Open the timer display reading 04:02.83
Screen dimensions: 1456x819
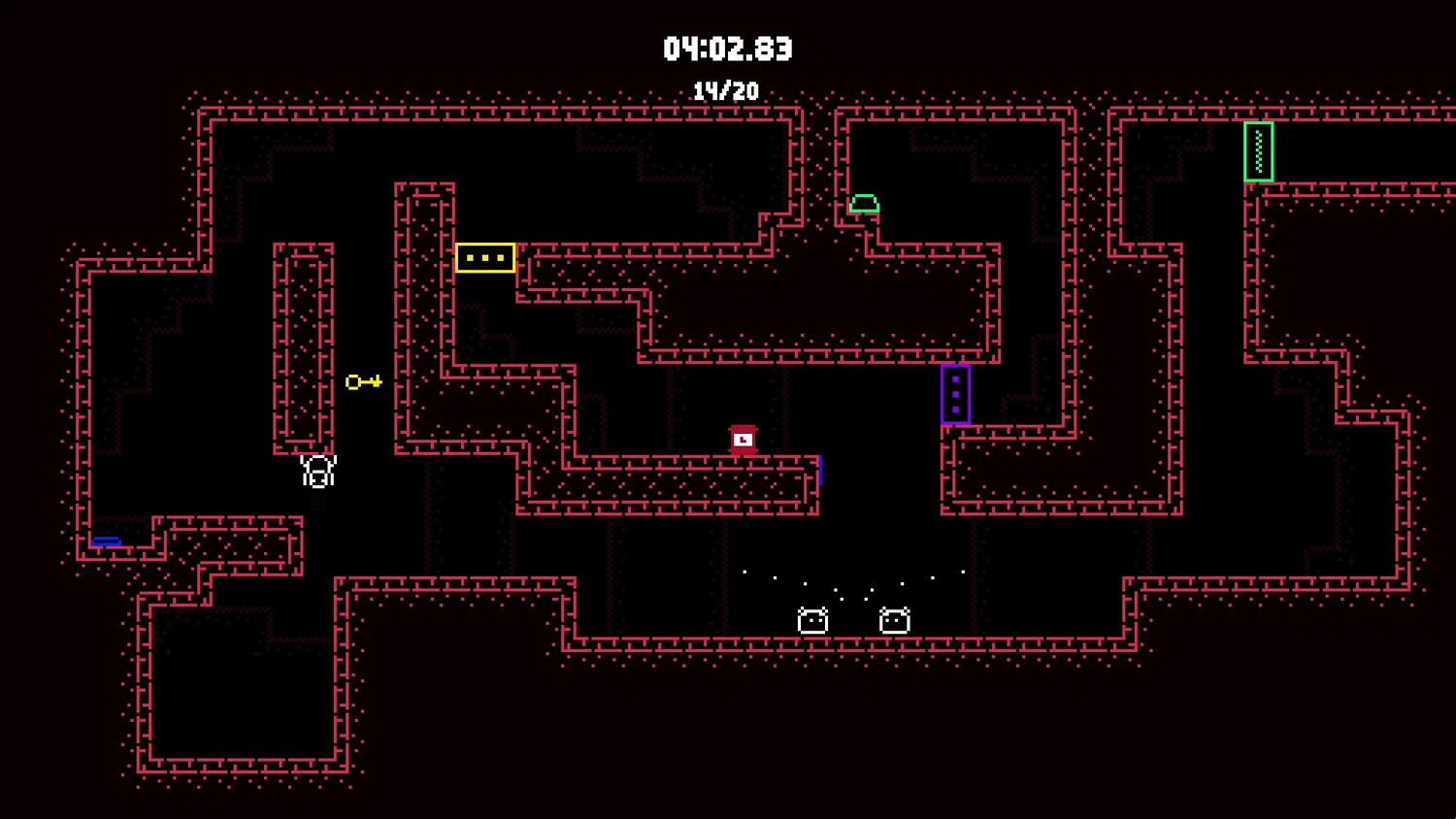(727, 49)
